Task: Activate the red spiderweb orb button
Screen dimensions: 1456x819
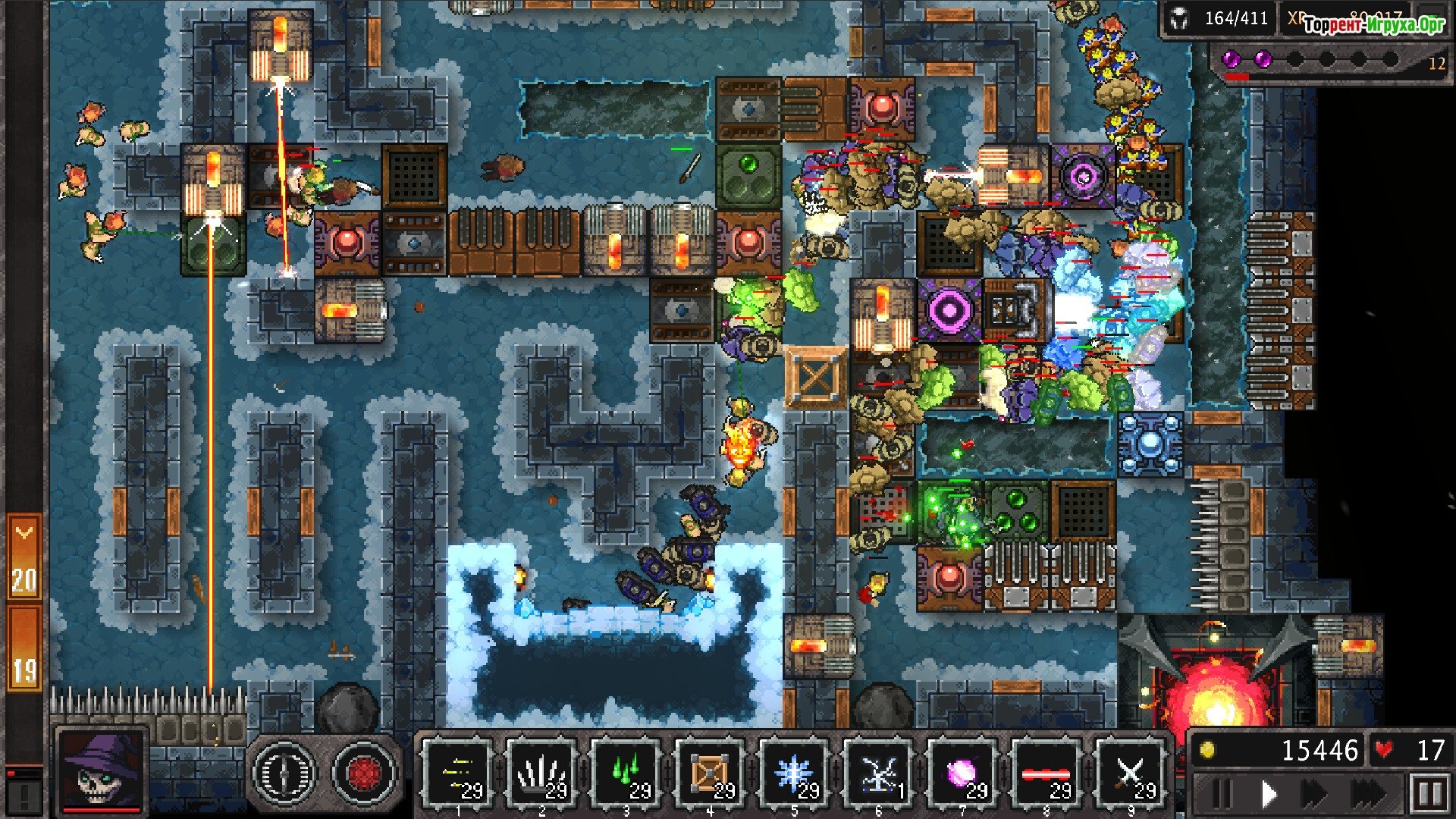Action: (366, 773)
